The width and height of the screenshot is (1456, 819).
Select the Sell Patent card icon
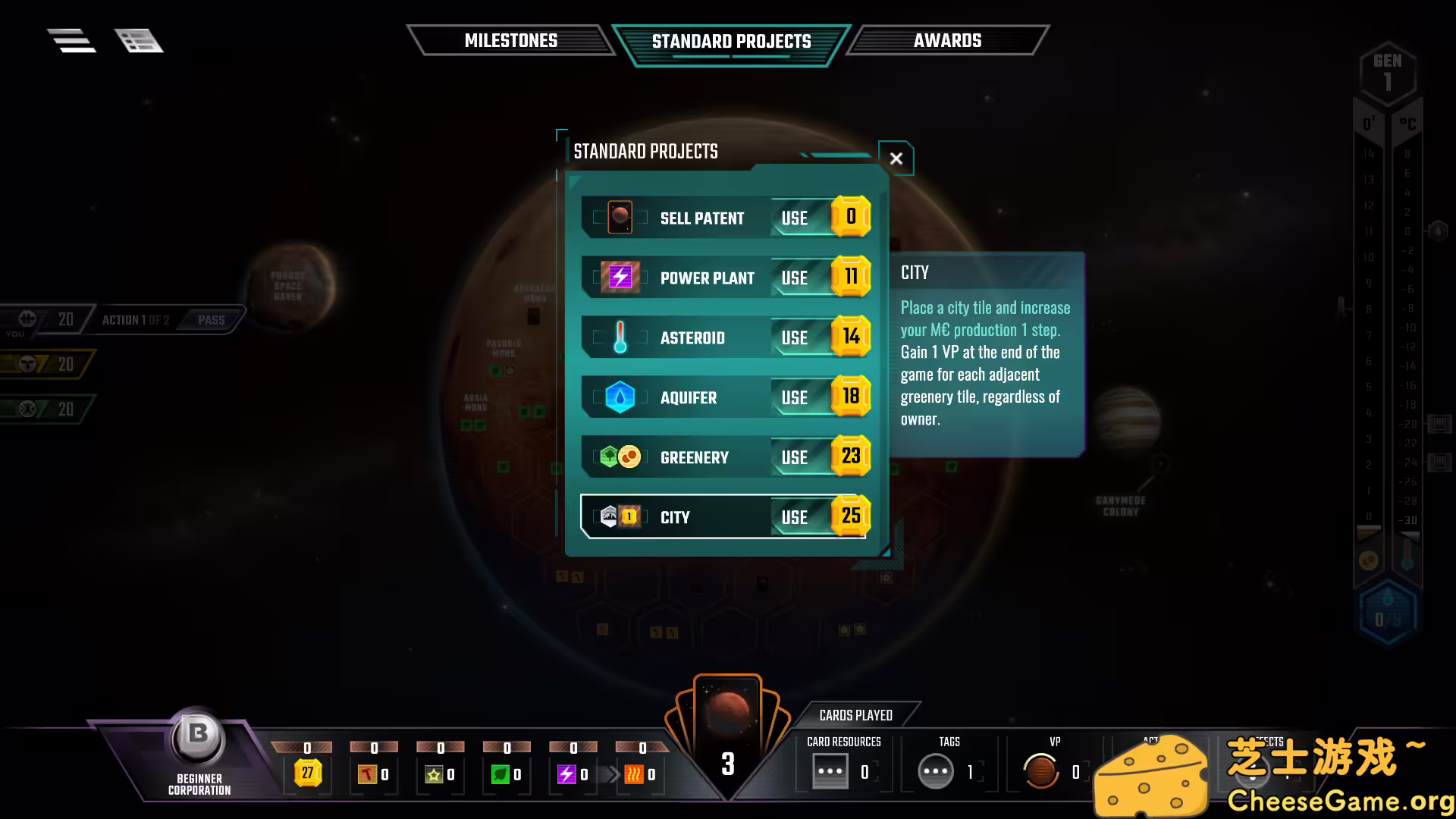click(622, 217)
